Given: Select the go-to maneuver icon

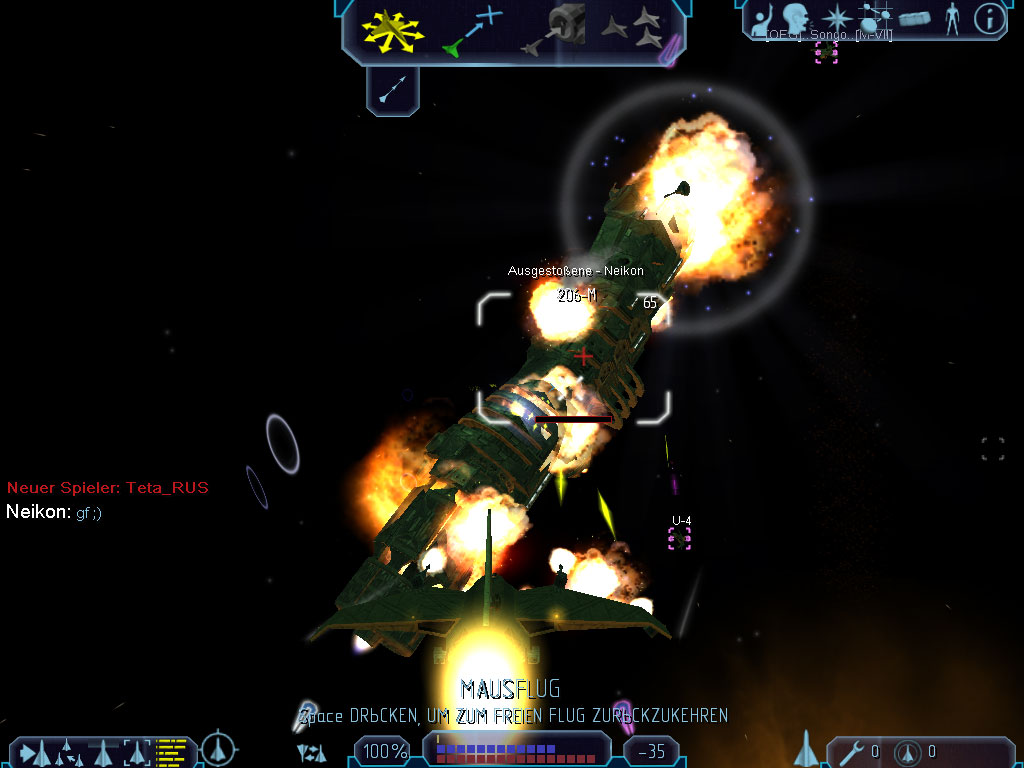Looking at the screenshot, I should coord(471,31).
